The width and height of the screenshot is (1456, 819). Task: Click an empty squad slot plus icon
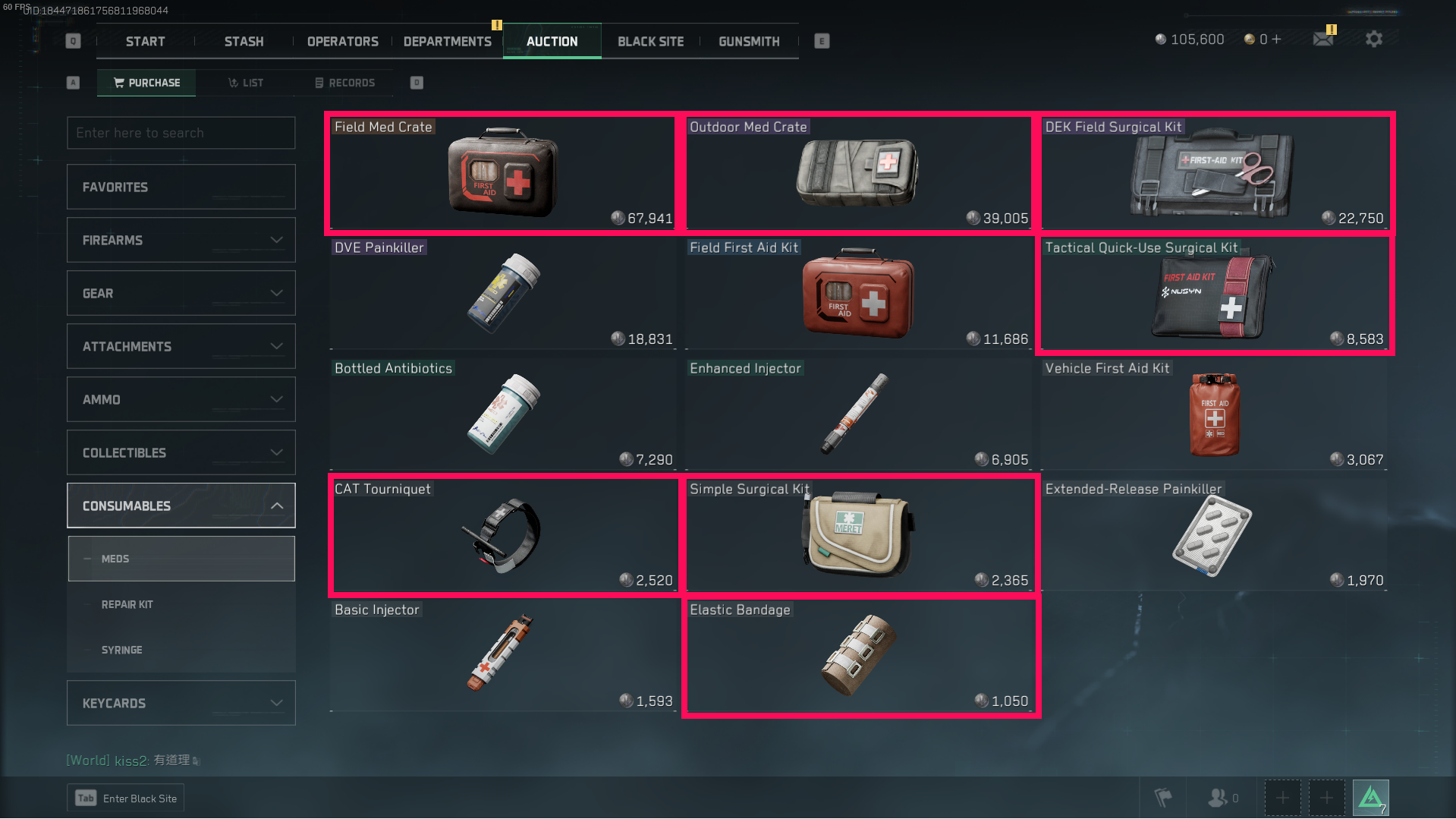(1282, 797)
